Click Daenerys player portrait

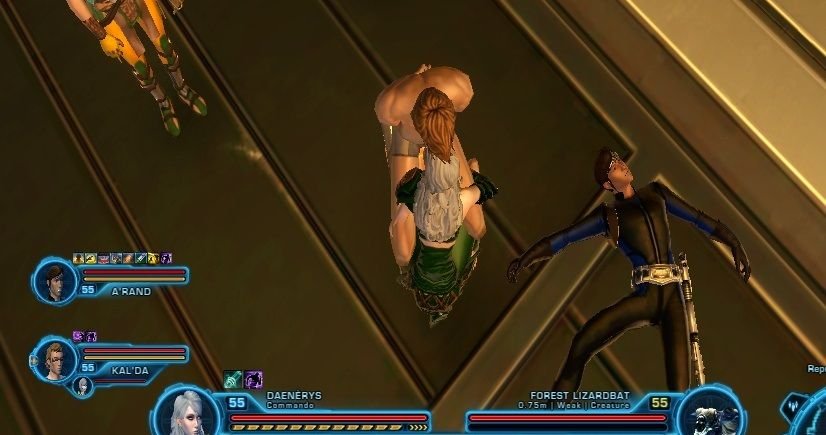(x=188, y=414)
